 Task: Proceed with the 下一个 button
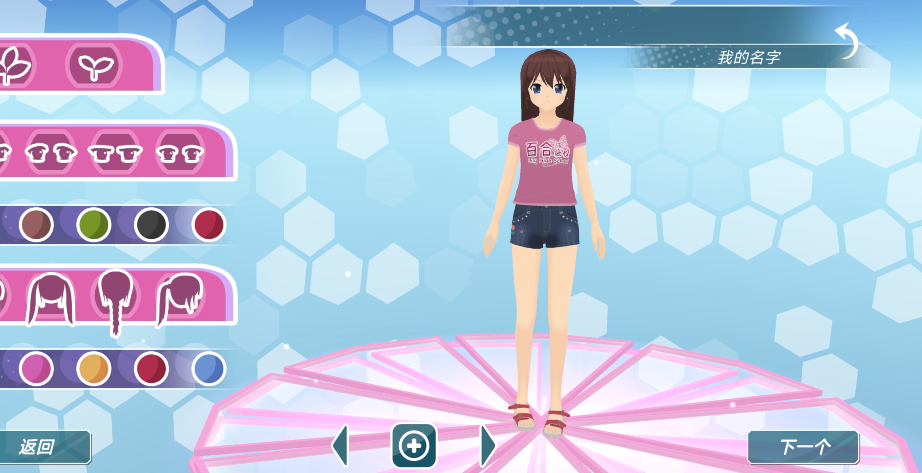pos(802,447)
